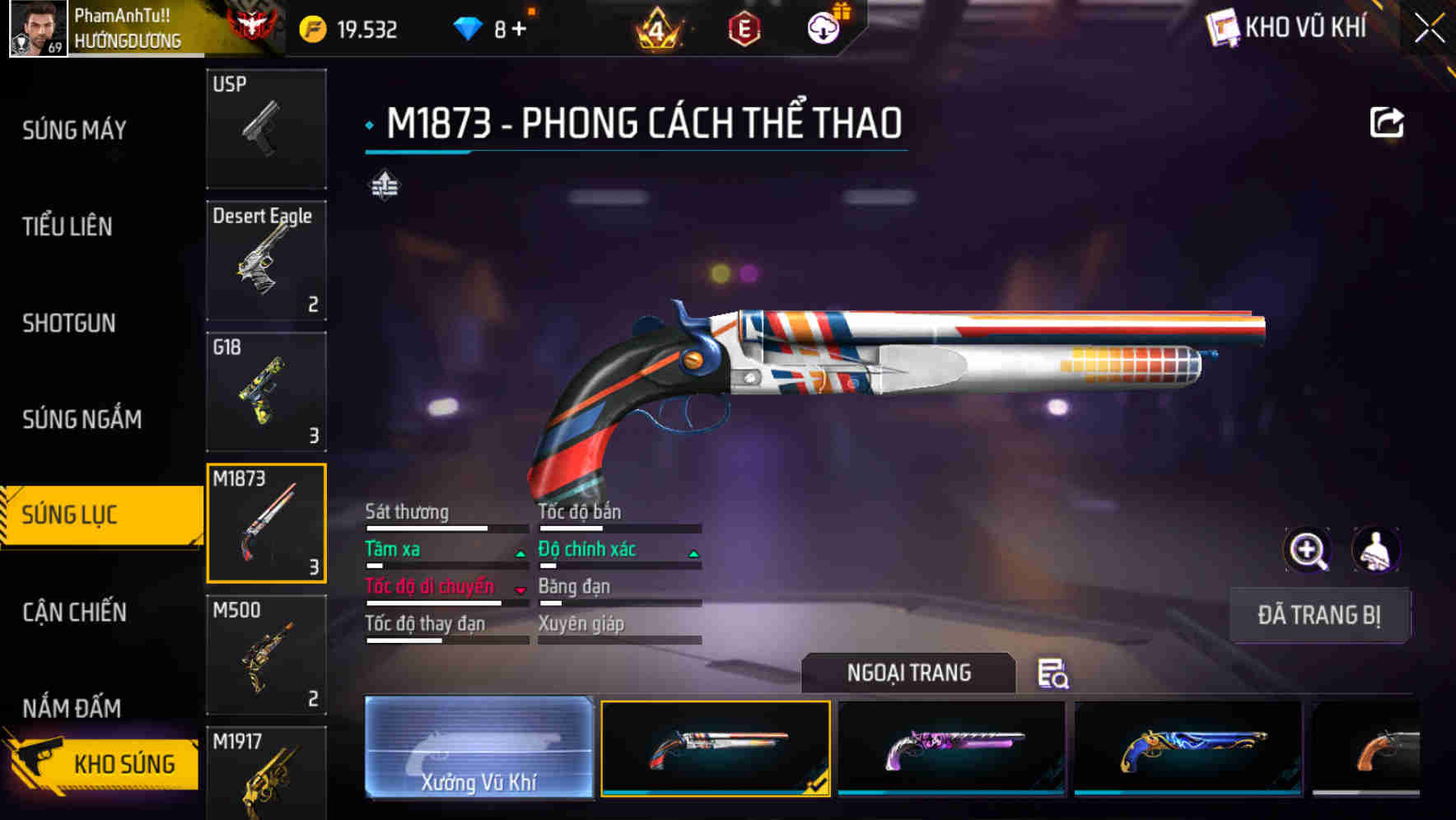Add diamonds using the plus button
Viewport: 1456px width, 820px height.
point(519,30)
